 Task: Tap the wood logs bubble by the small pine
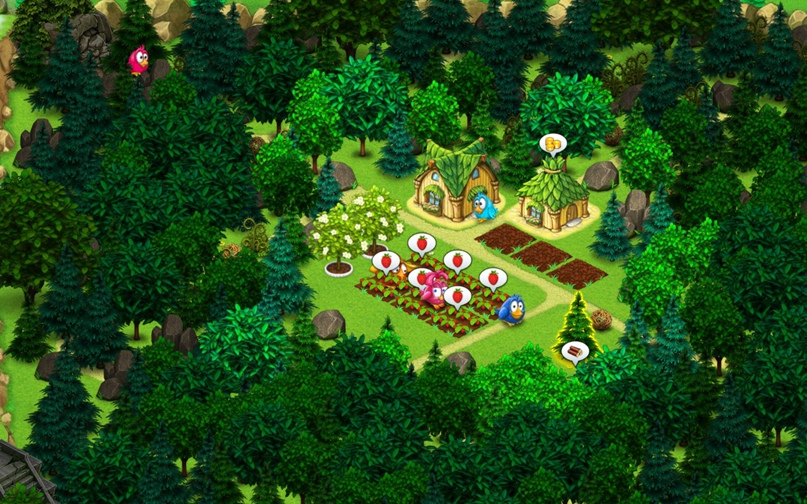pos(575,352)
